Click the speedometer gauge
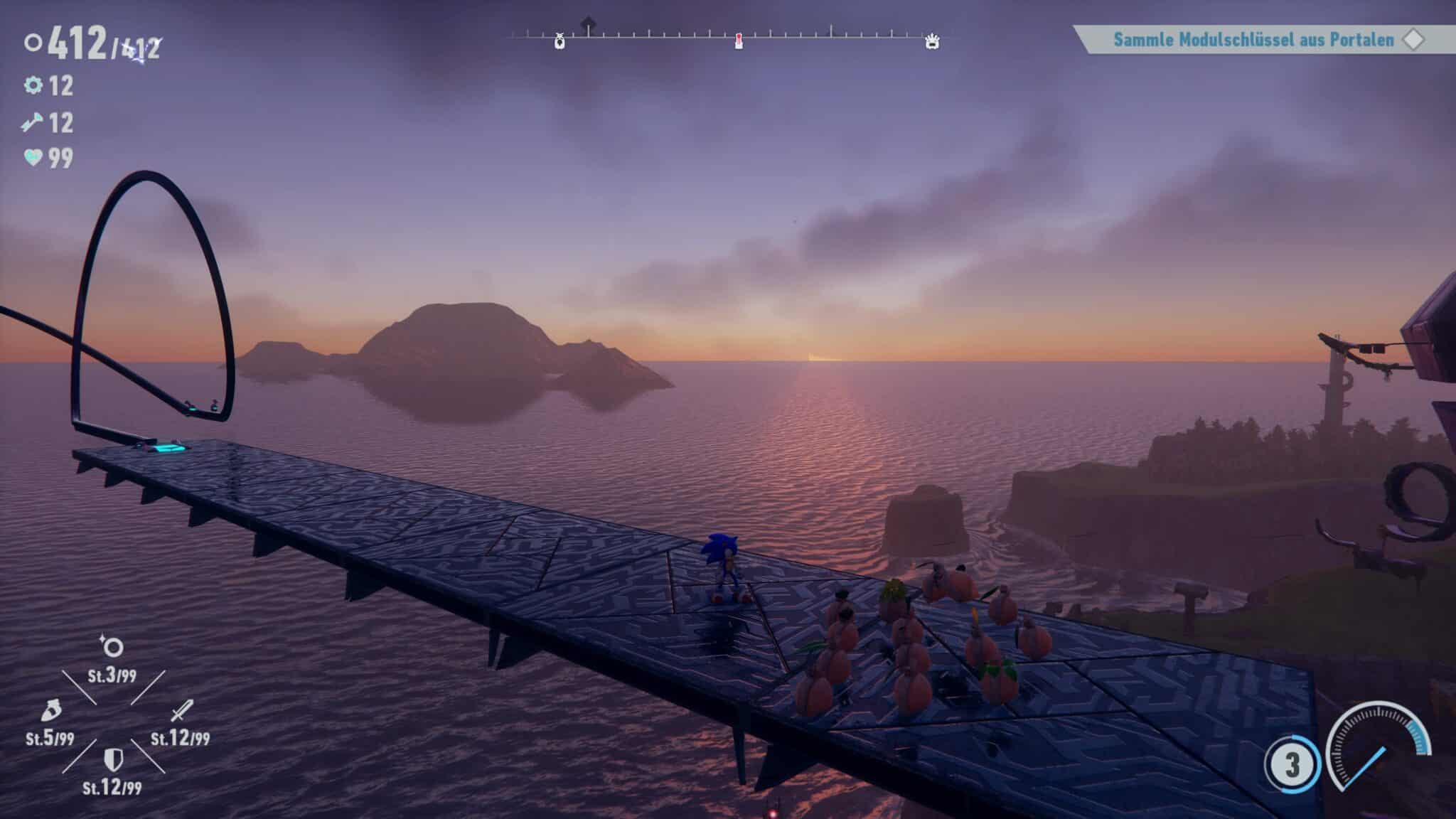 [1378, 755]
